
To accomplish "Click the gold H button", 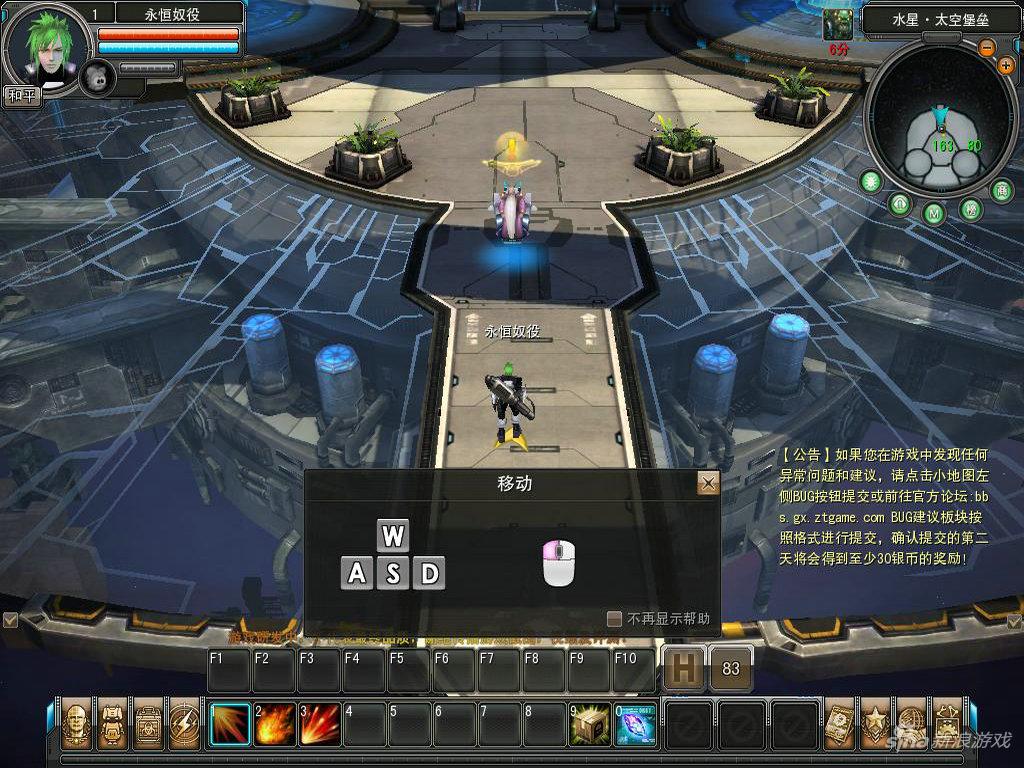I will point(684,669).
